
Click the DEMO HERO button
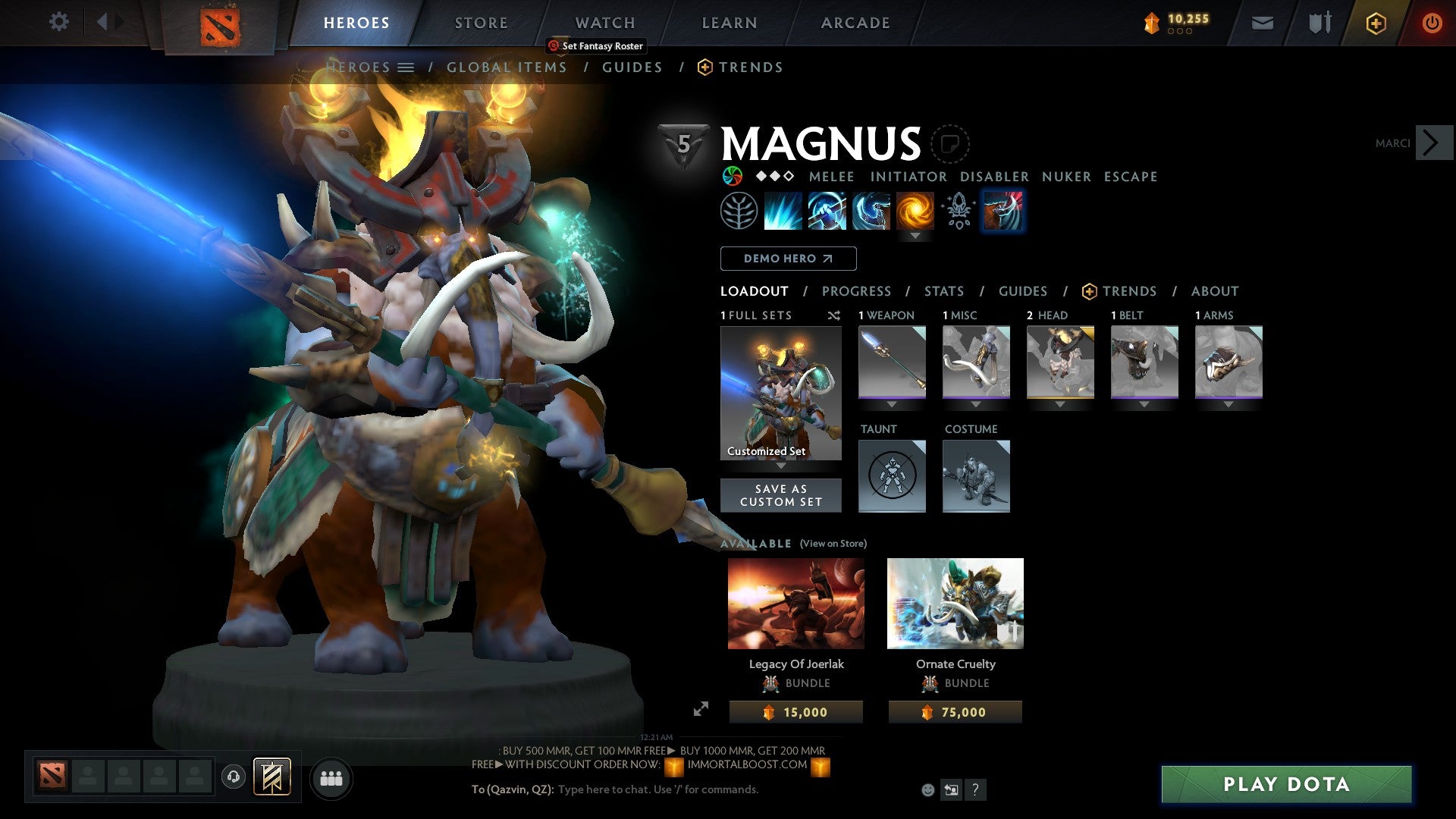pyautogui.click(x=788, y=259)
